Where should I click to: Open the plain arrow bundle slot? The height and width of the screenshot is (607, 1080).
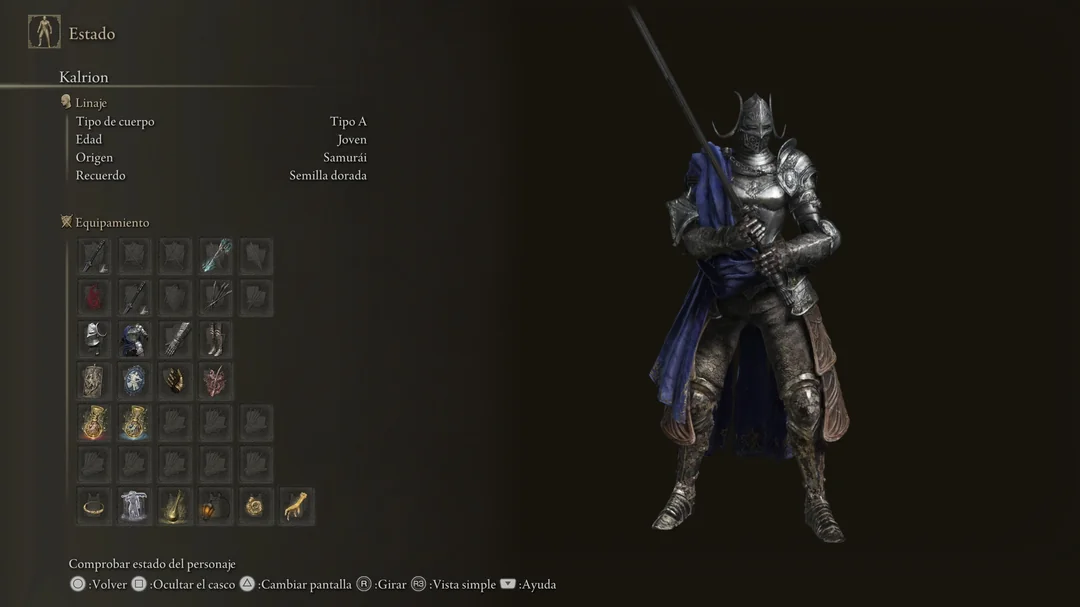(215, 297)
